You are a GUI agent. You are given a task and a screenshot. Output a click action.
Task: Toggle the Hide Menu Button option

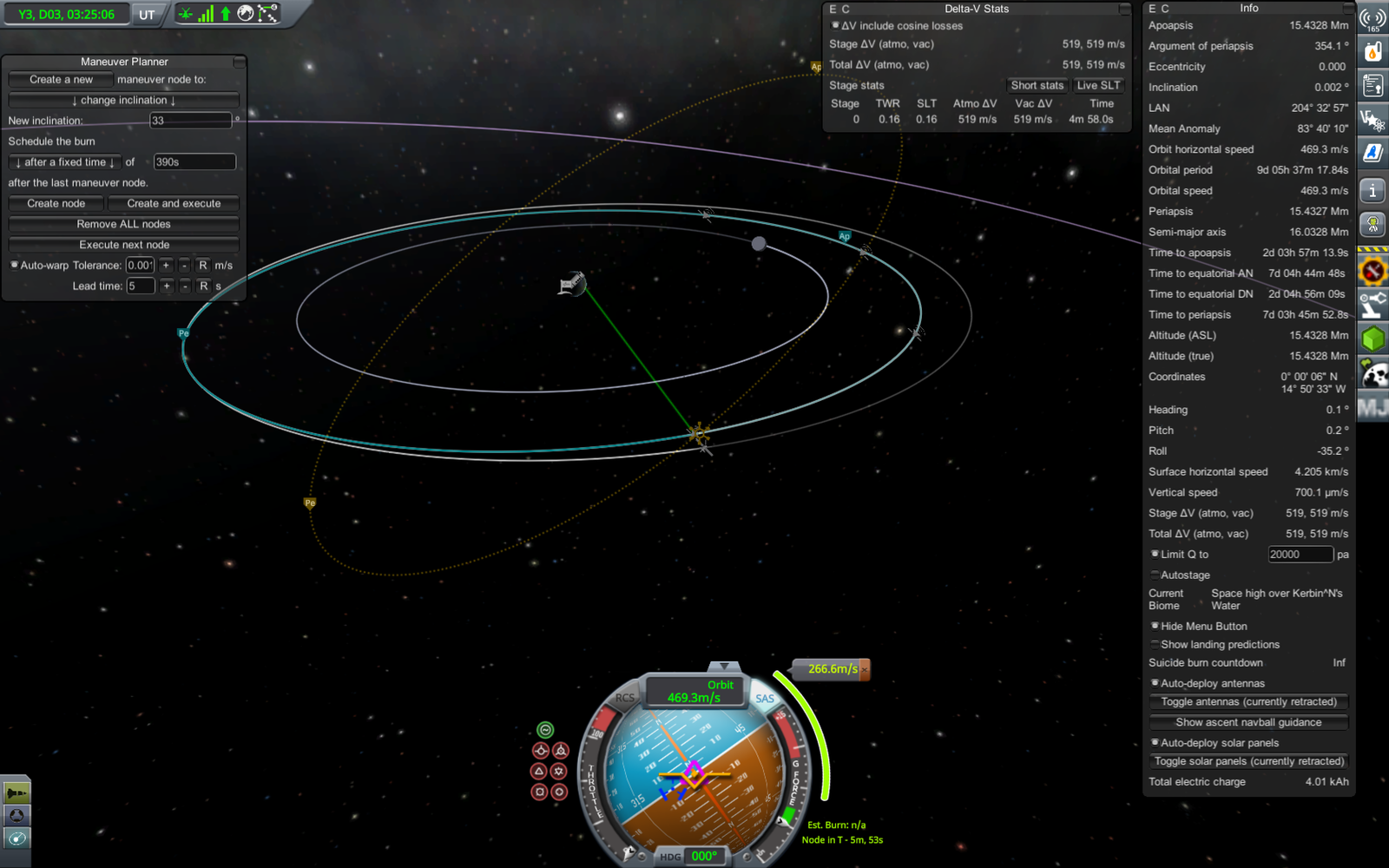point(1155,626)
